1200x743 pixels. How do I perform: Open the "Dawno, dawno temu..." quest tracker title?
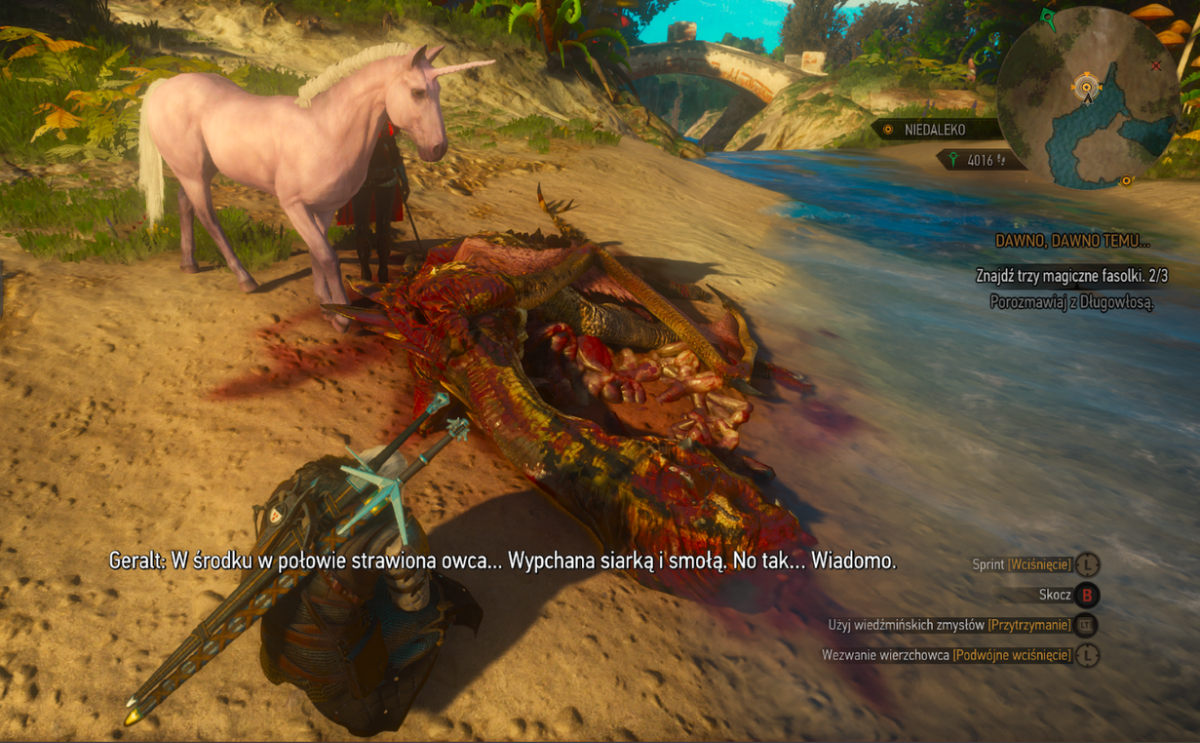coord(1073,241)
